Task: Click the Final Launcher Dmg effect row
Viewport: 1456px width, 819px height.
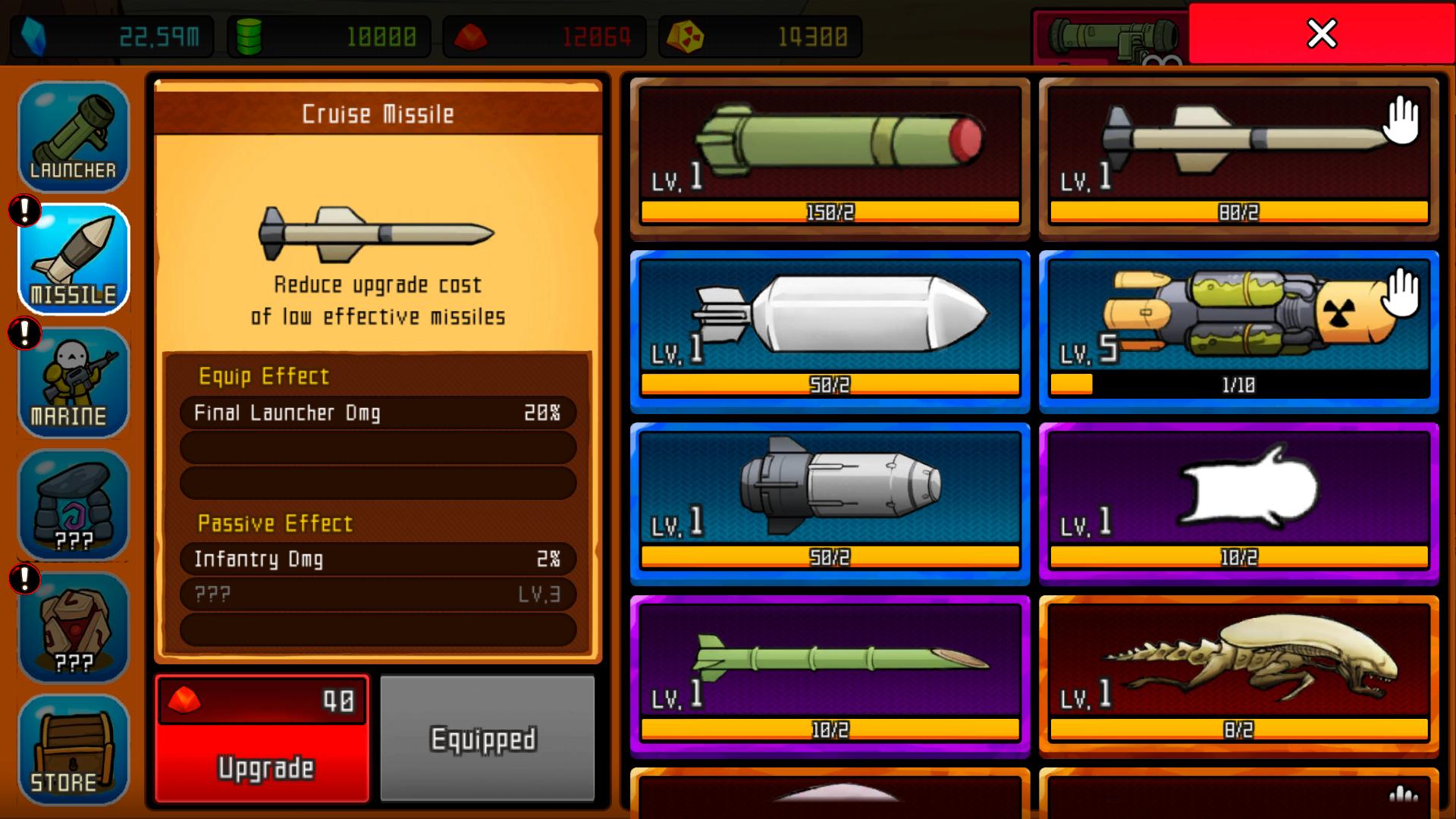Action: click(x=378, y=413)
